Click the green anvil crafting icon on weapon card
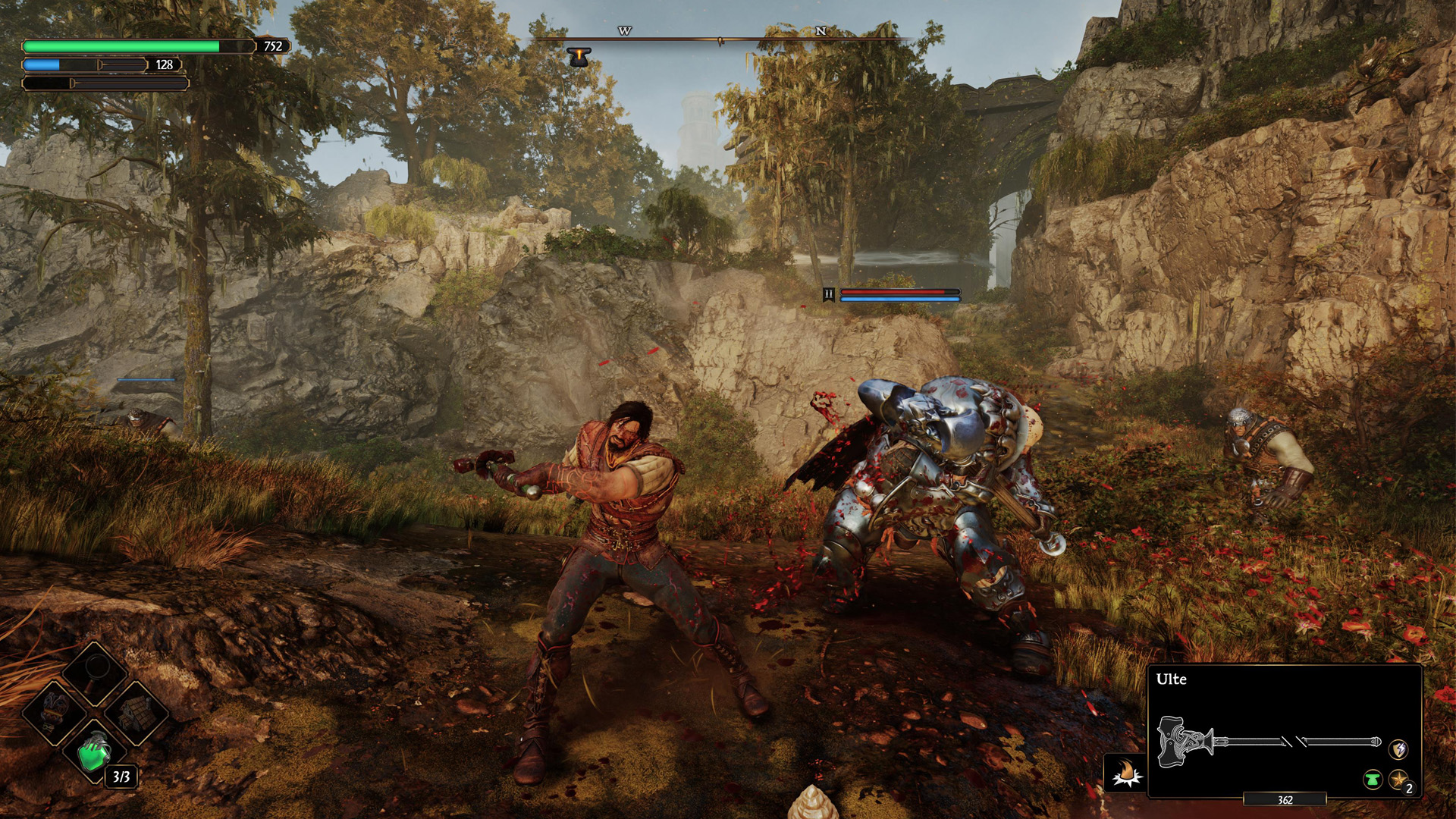This screenshot has width=1456, height=819. (x=1373, y=780)
